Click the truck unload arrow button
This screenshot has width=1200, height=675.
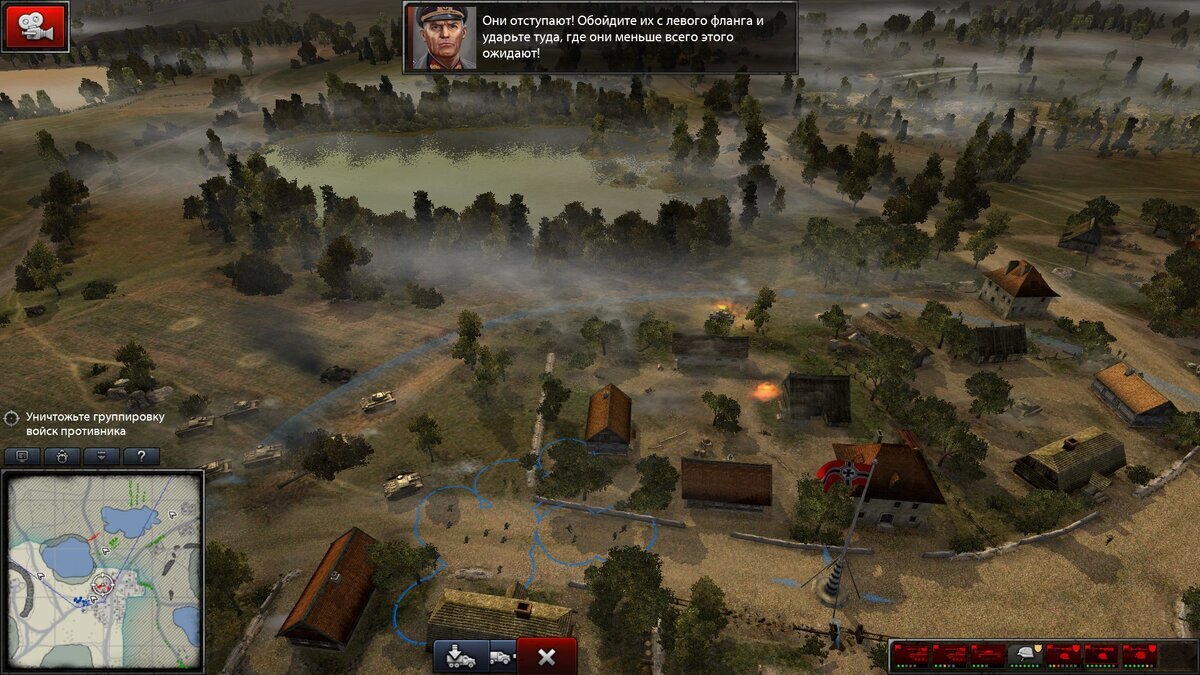pos(460,656)
